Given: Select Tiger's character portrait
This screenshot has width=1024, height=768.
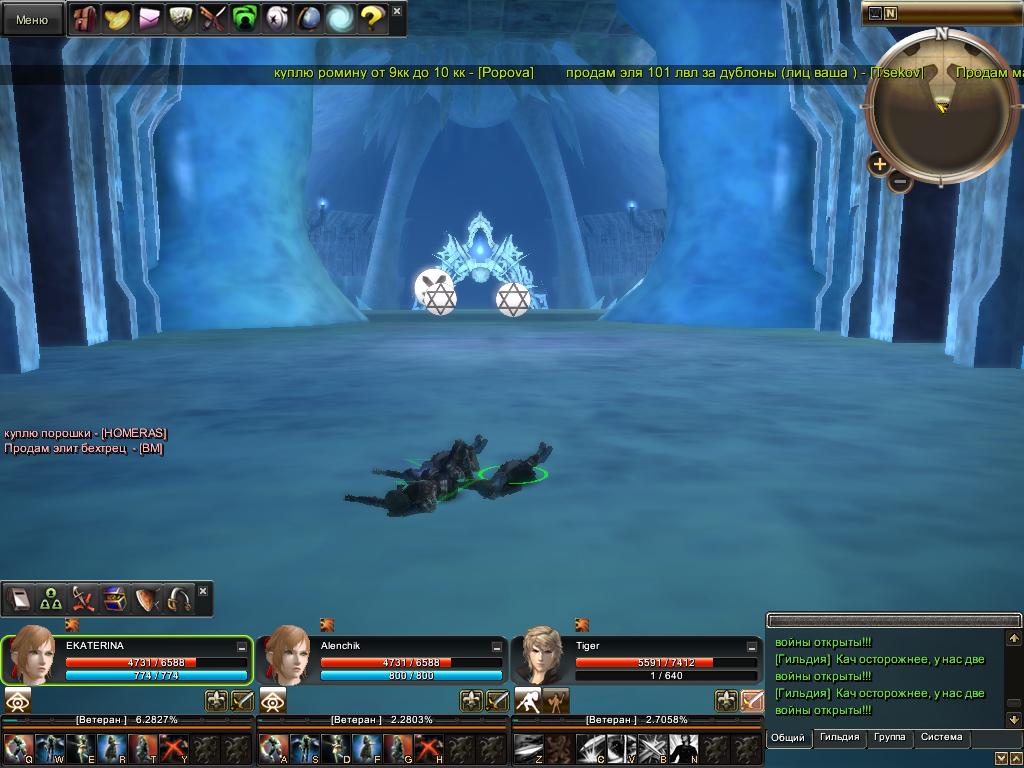Looking at the screenshot, I should (542, 658).
